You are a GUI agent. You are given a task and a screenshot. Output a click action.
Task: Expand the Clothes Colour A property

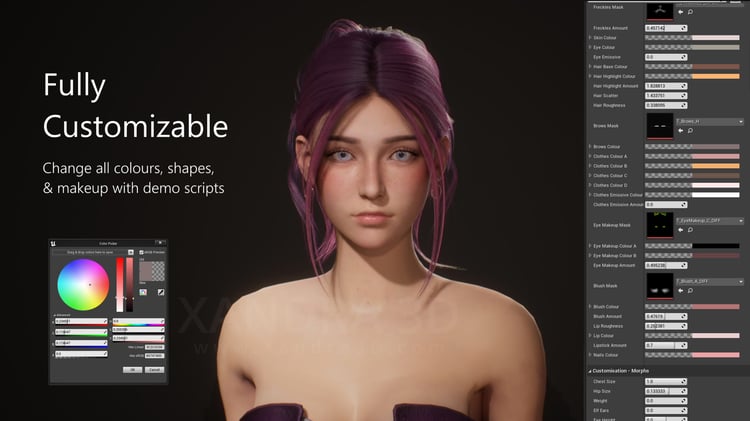click(590, 156)
